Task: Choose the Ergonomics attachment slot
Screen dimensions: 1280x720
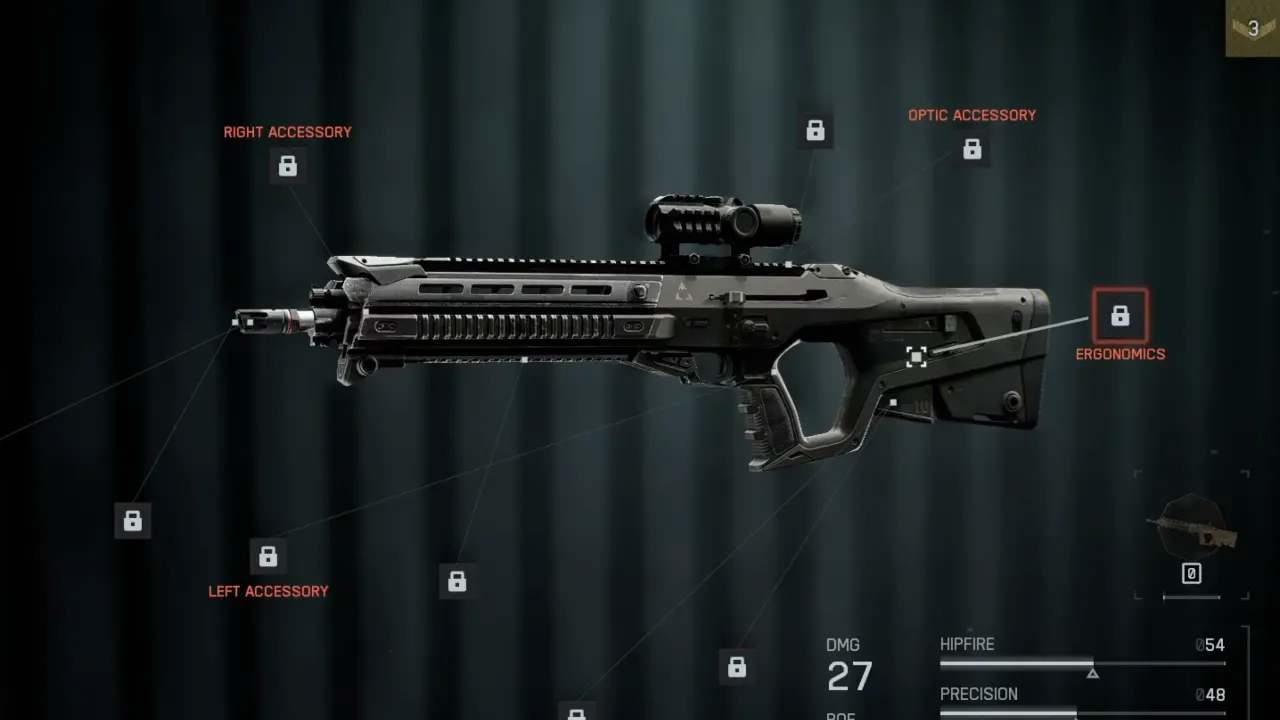Action: pyautogui.click(x=1120, y=316)
